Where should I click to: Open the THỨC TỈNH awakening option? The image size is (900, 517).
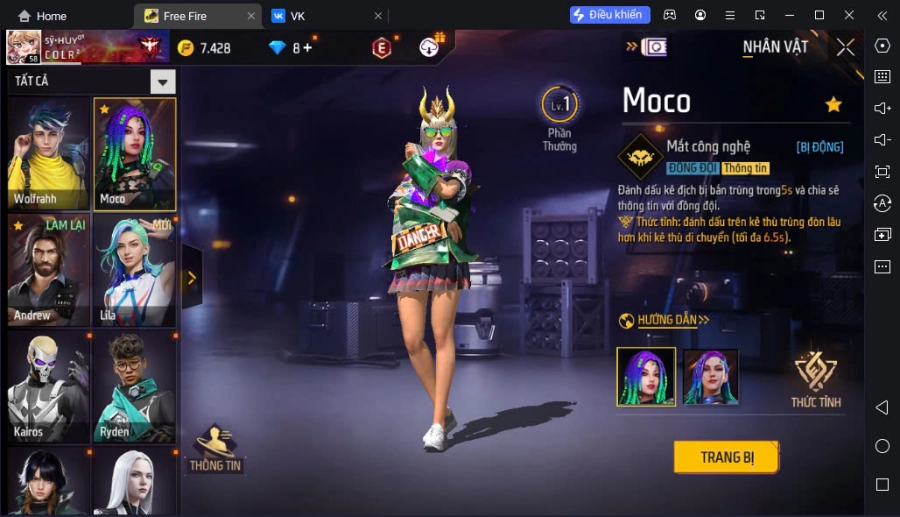[x=815, y=379]
